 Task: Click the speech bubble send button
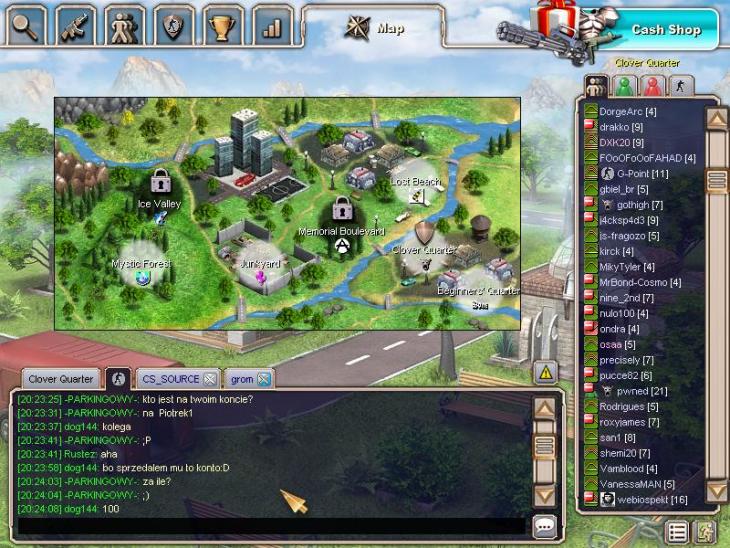coord(545,525)
